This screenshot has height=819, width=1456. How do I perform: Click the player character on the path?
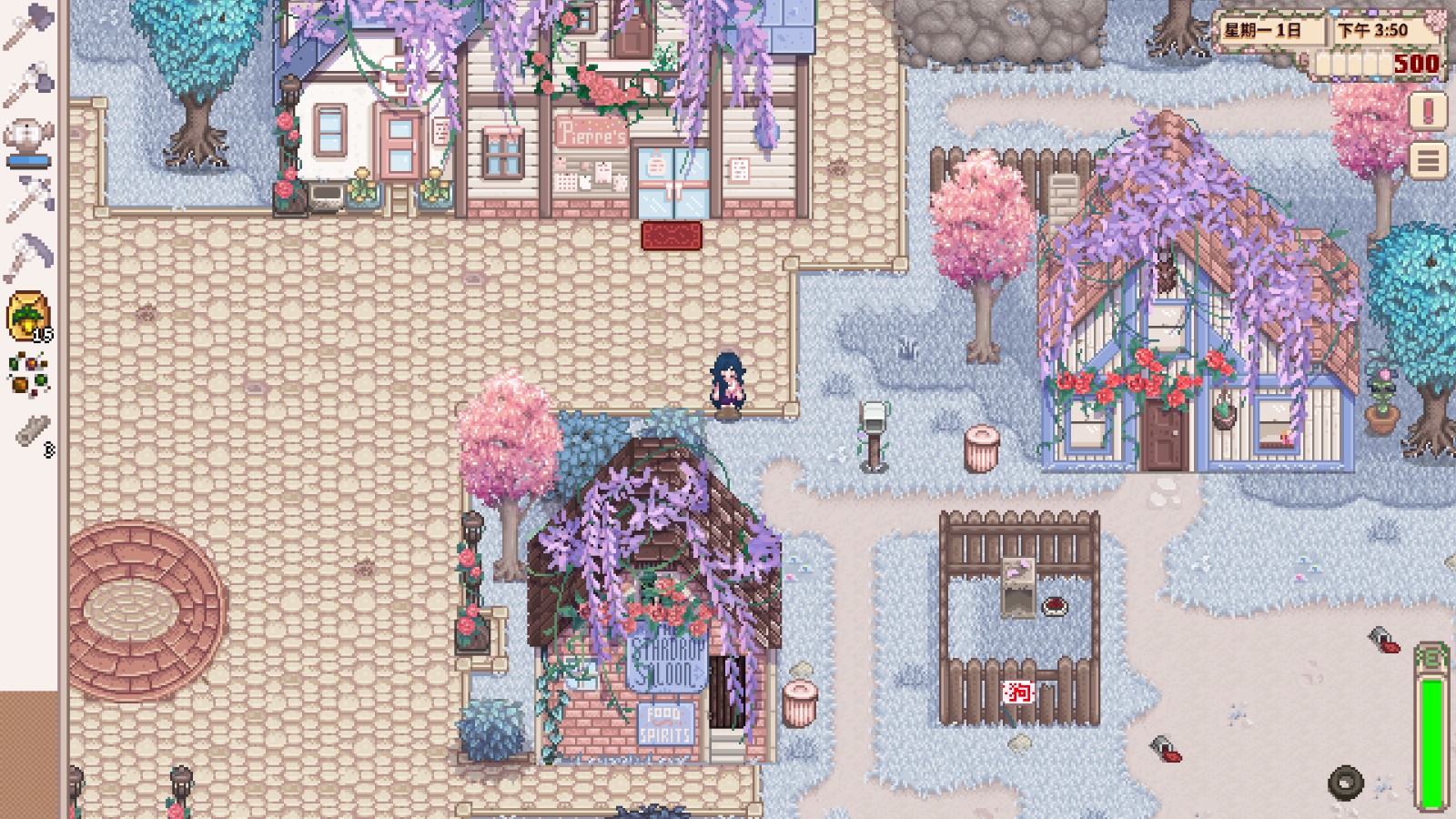pos(727,382)
